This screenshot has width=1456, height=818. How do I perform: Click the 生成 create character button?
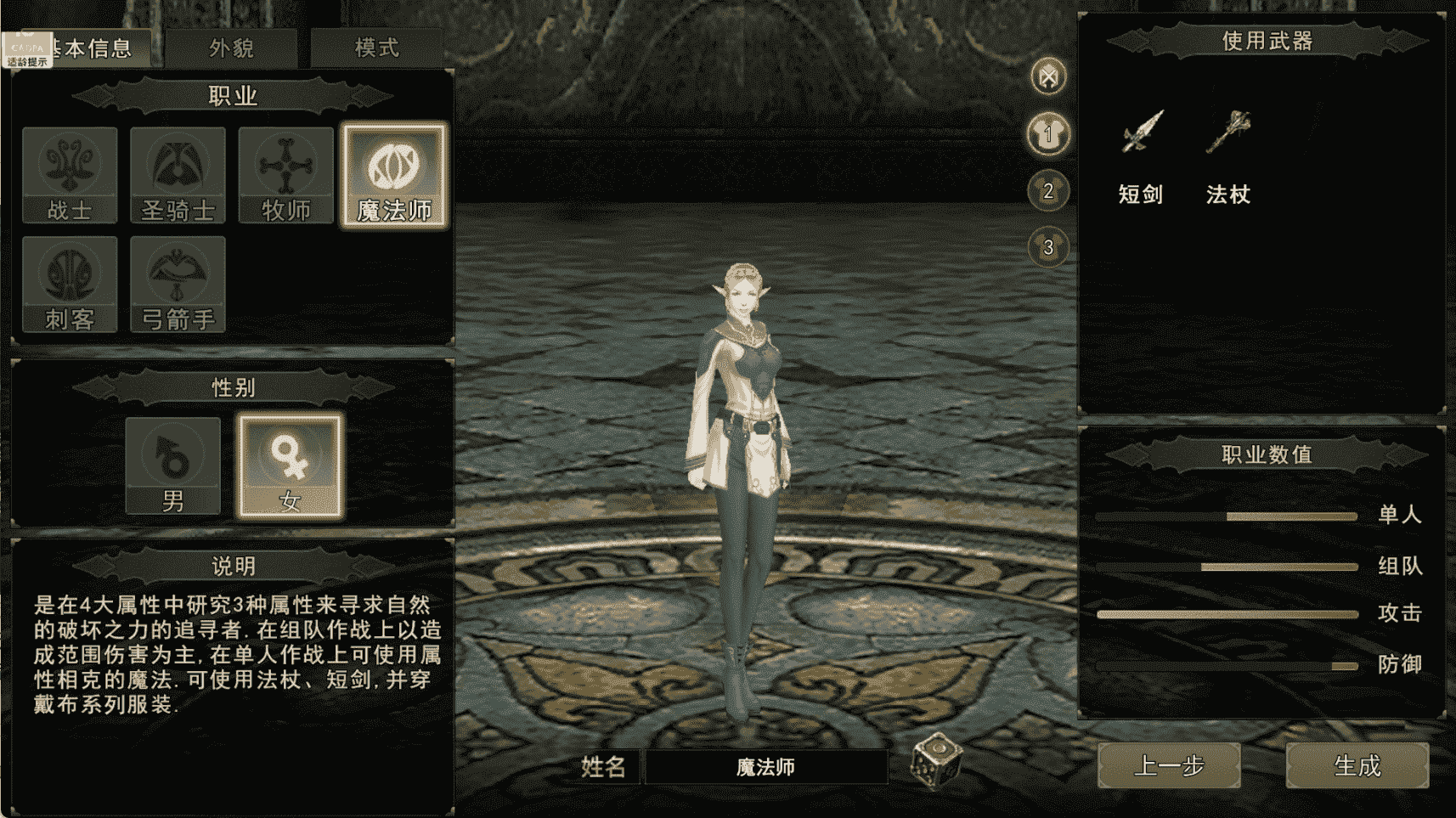tap(1357, 766)
